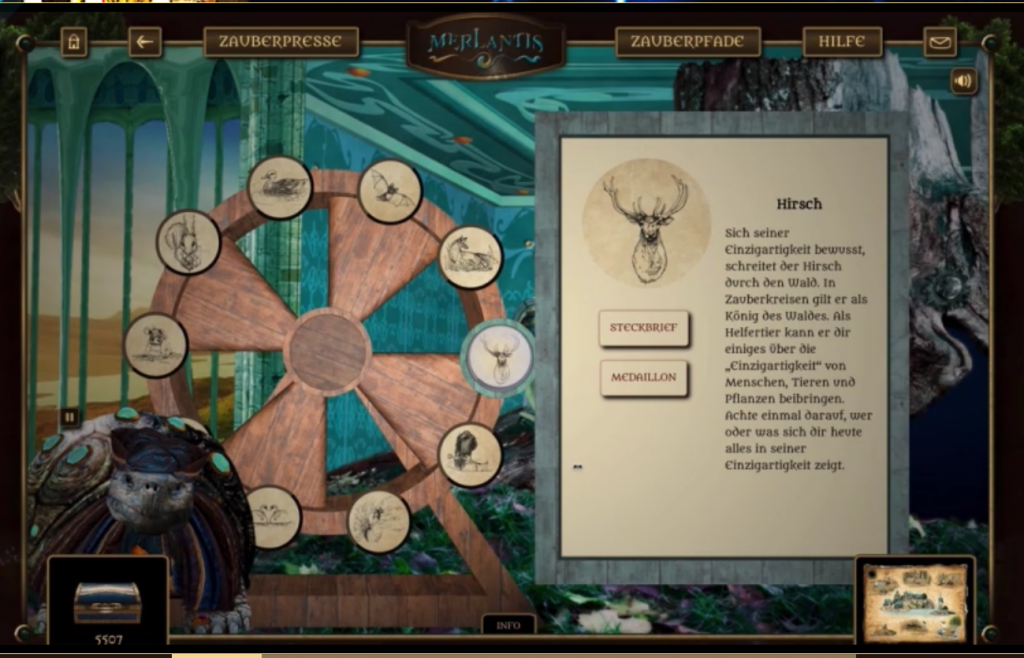Open the Zauberpfade menu
The image size is (1024, 658).
[x=687, y=42]
